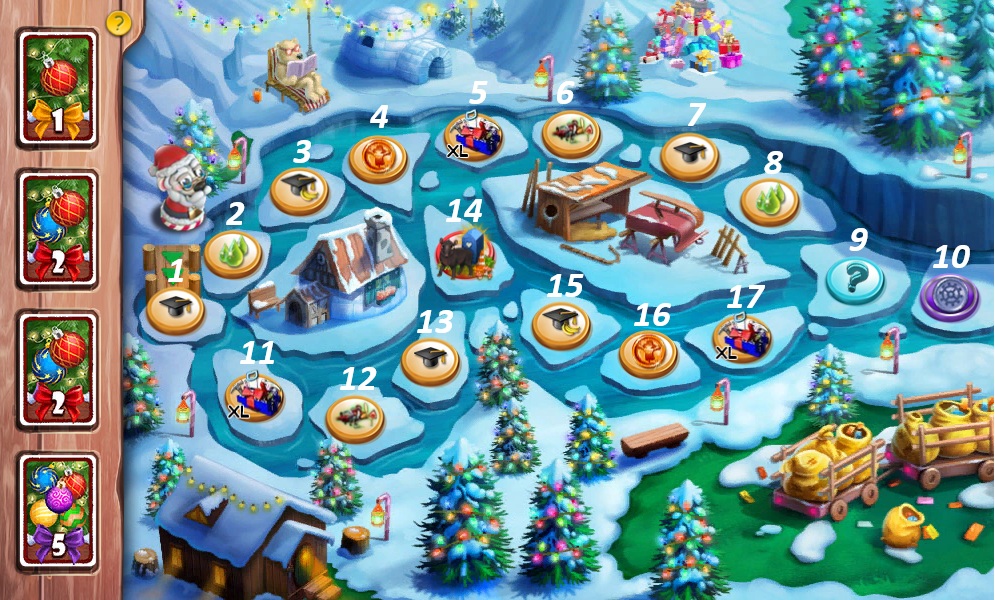
Task: Start level 1 graduation cap node
Action: coord(174,310)
